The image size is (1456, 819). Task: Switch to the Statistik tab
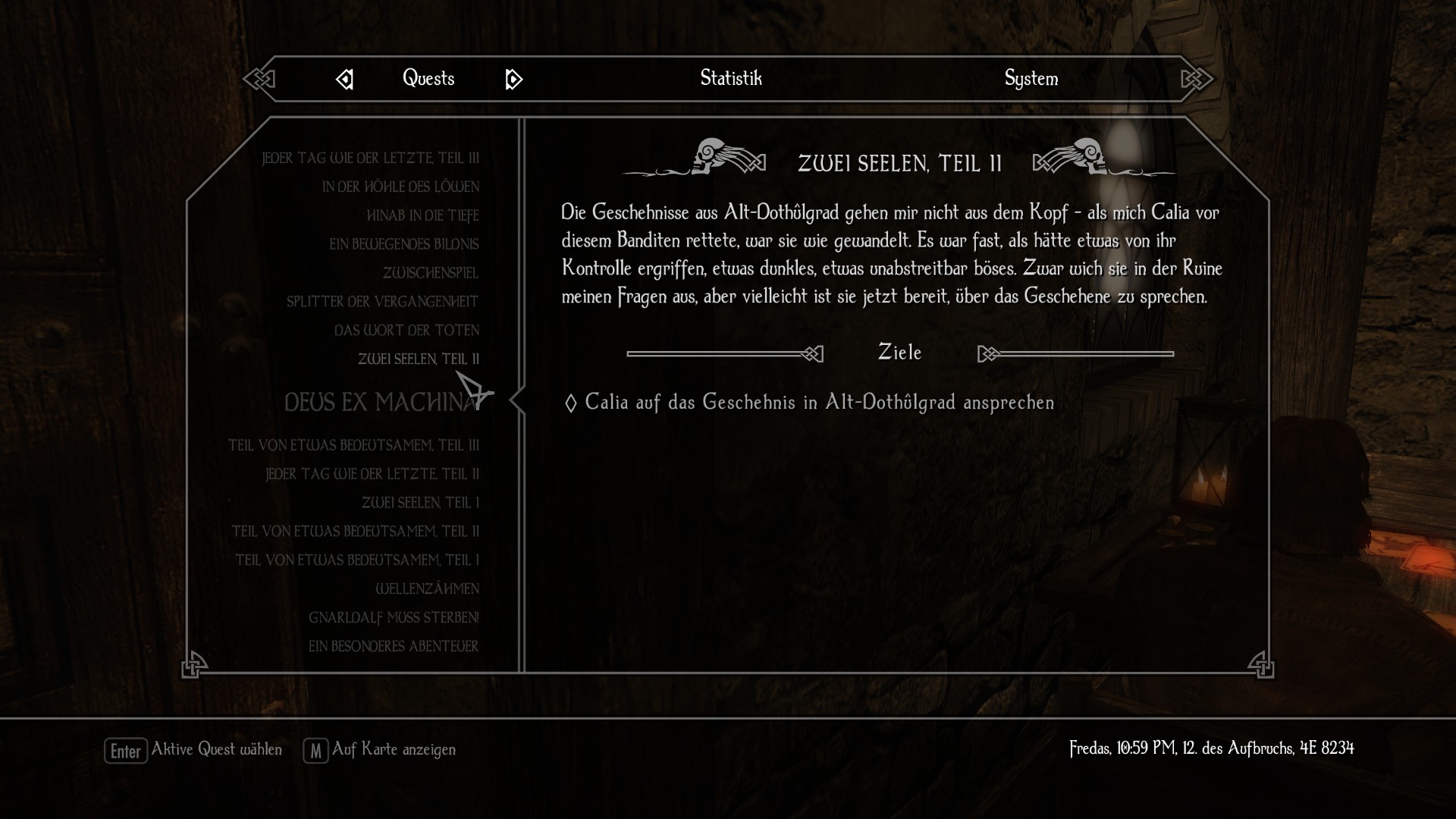click(730, 78)
